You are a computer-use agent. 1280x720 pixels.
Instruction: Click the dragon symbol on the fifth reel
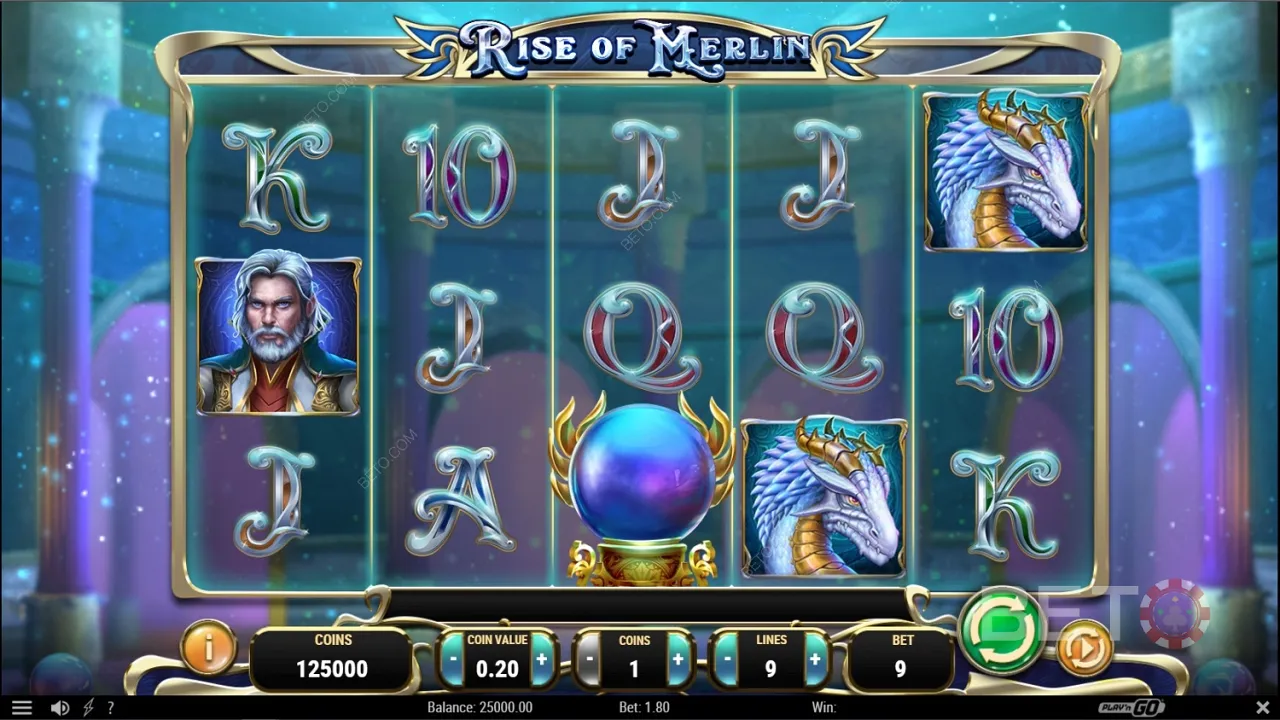[x=1005, y=170]
